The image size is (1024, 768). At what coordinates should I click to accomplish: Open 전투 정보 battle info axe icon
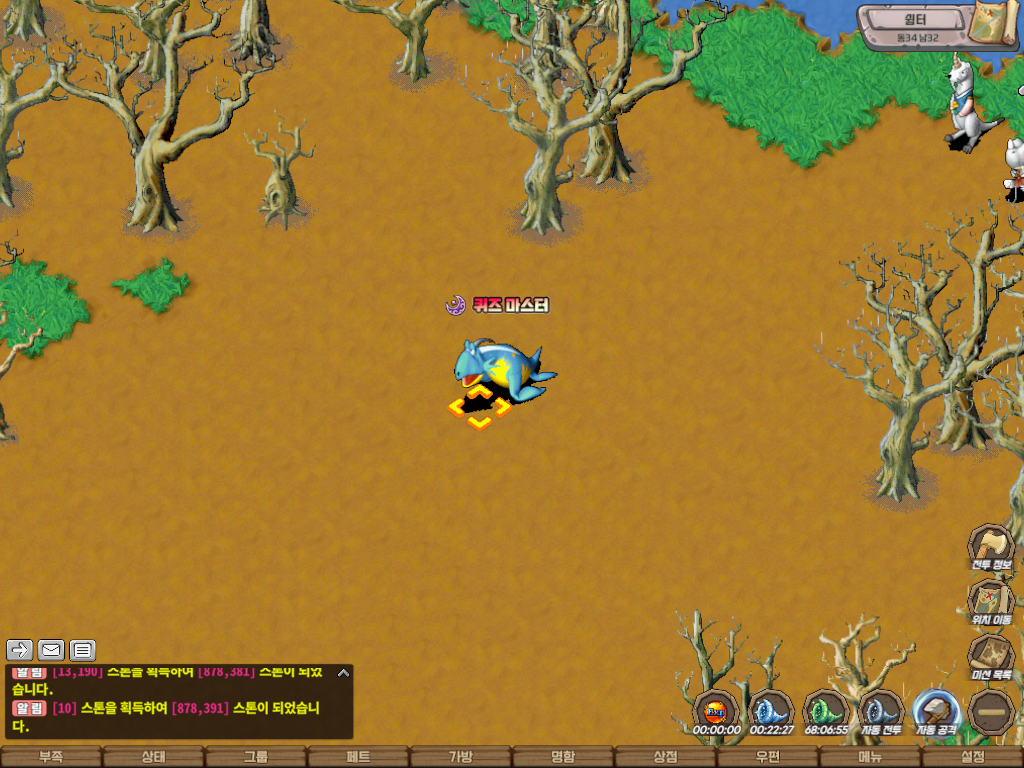click(x=990, y=546)
